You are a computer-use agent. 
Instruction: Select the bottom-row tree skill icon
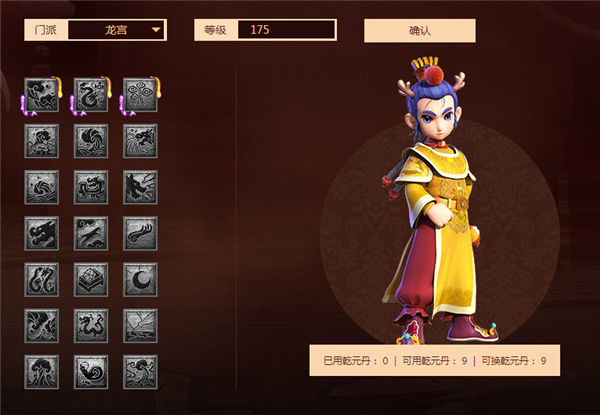point(42,371)
